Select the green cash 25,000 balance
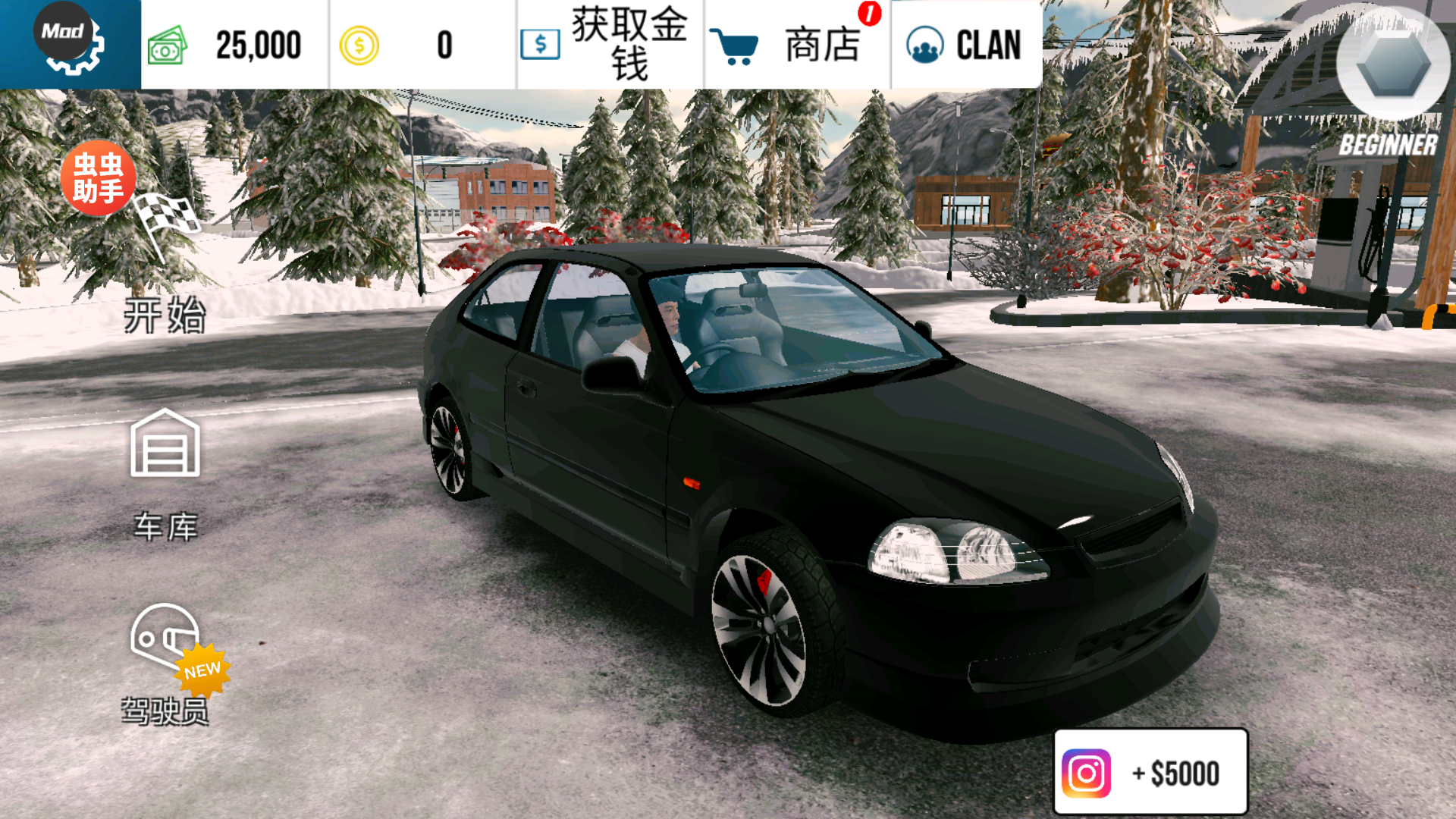Image resolution: width=1456 pixels, height=819 pixels. [234, 44]
